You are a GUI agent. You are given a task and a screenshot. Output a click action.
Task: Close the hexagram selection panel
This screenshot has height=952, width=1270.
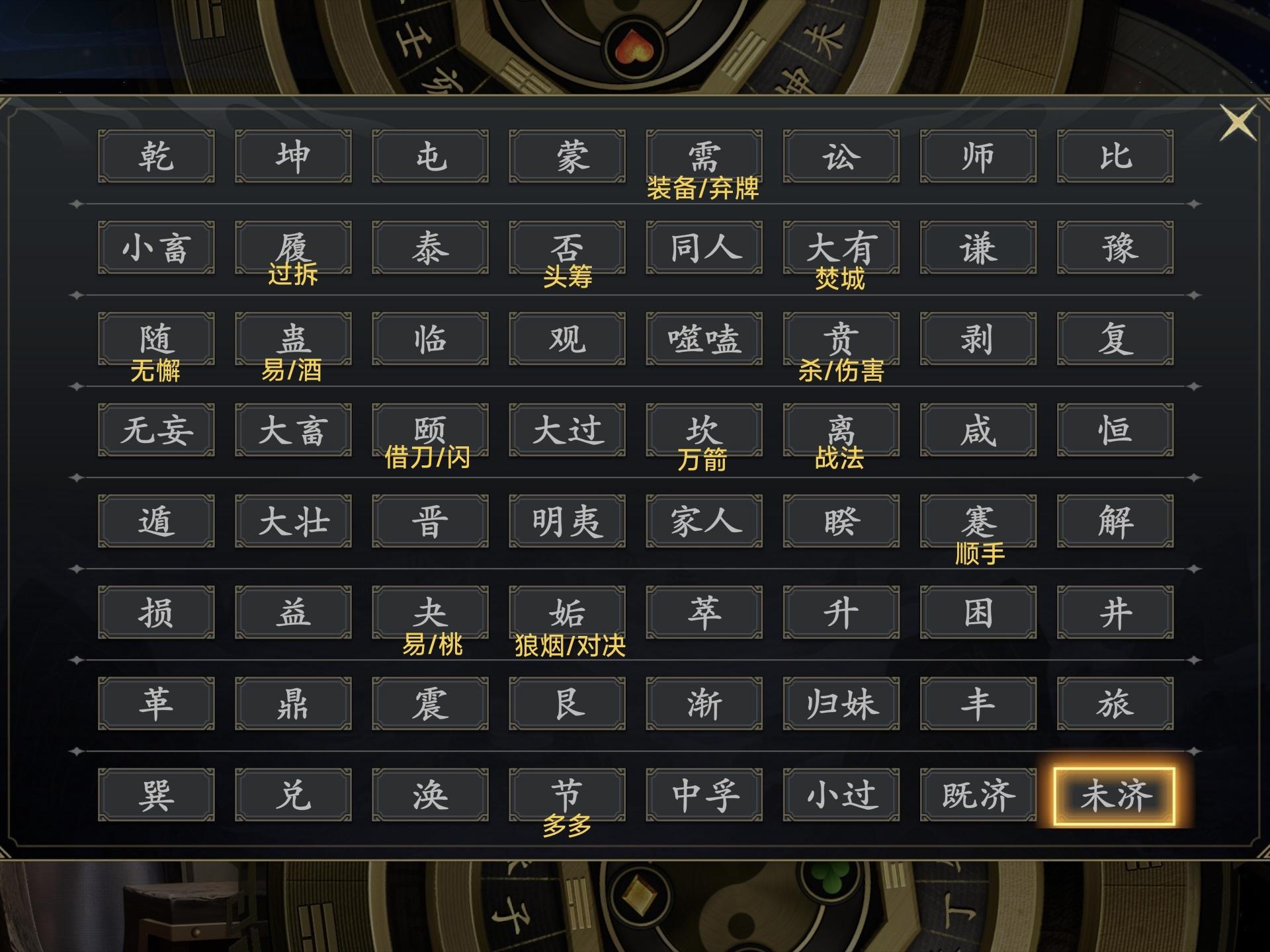pyautogui.click(x=1236, y=122)
